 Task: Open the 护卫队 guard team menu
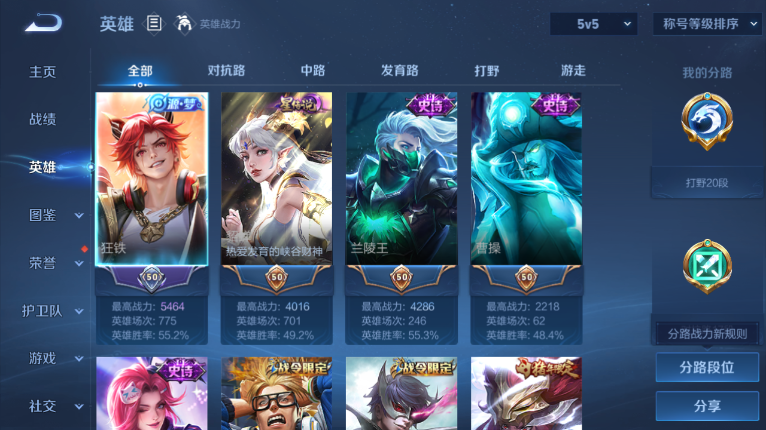(x=43, y=310)
